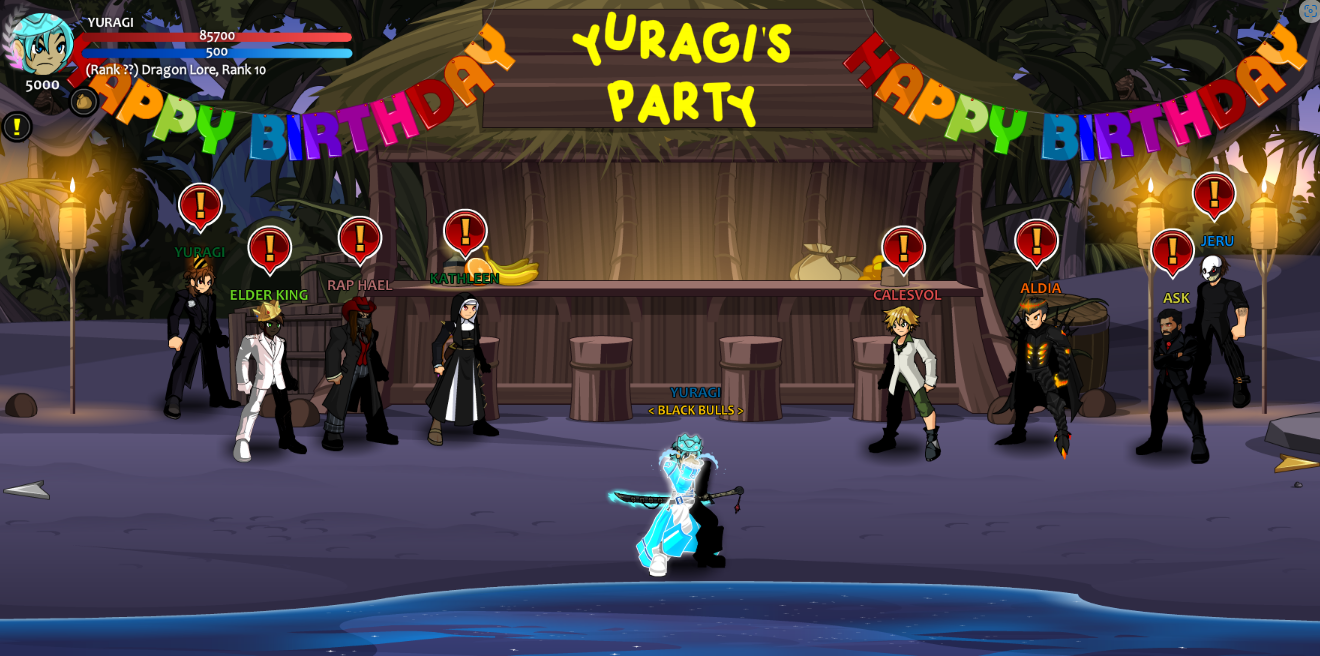This screenshot has width=1320, height=656.
Task: Click Yuragi's player portrait
Action: point(42,44)
